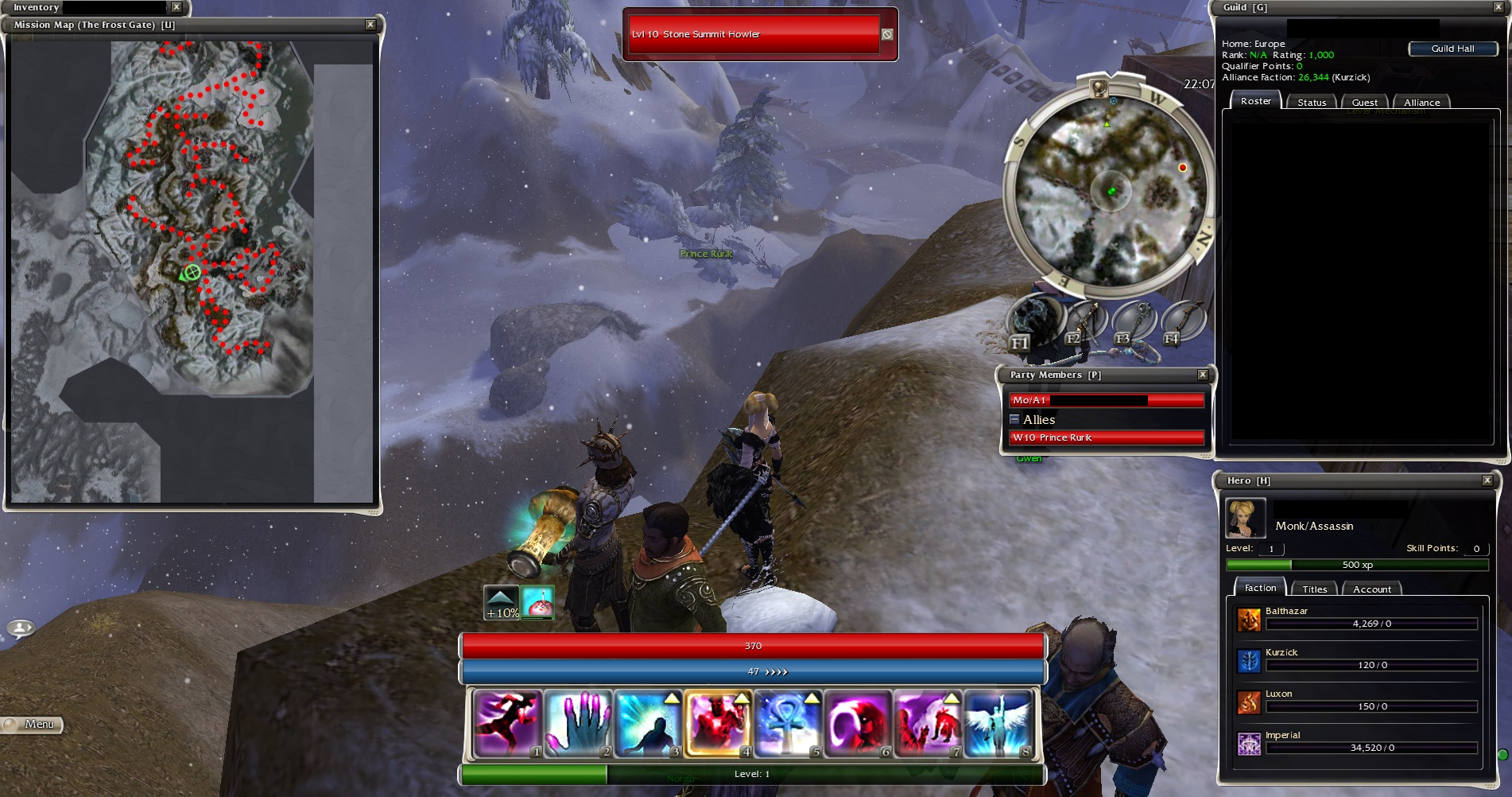The height and width of the screenshot is (797, 1512).
Task: Switch to the Account tab
Action: 1371,589
